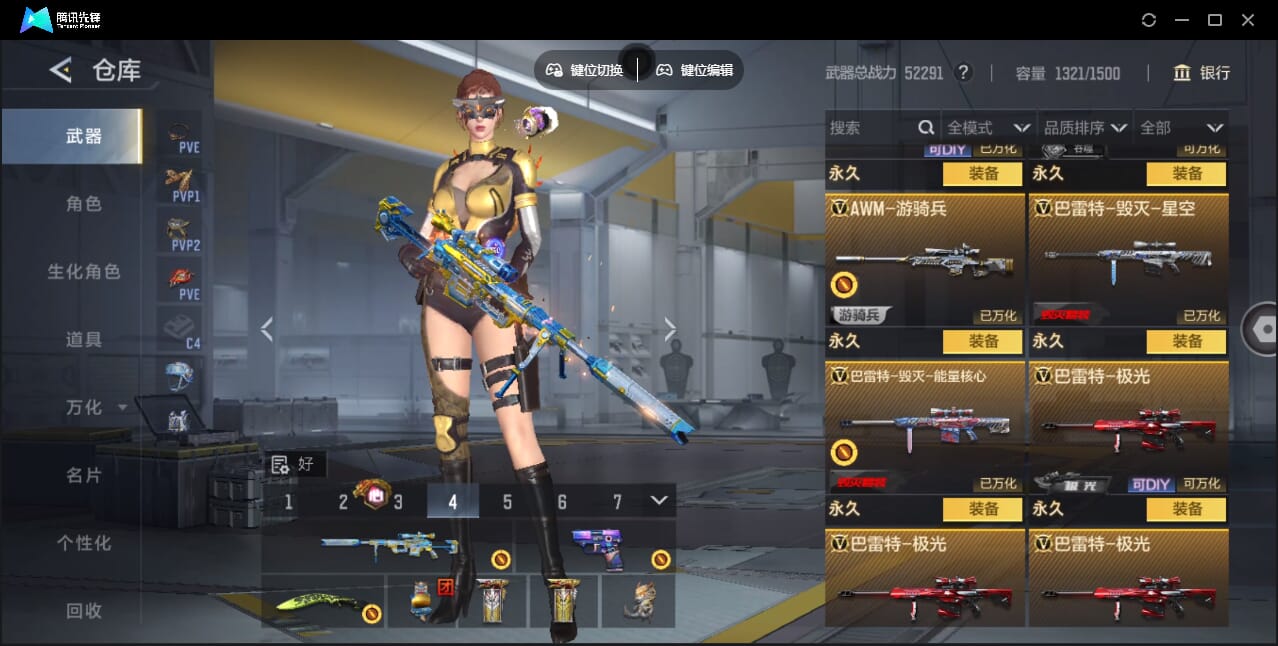Open the 名片 name card tab
The image size is (1278, 646).
[x=84, y=475]
